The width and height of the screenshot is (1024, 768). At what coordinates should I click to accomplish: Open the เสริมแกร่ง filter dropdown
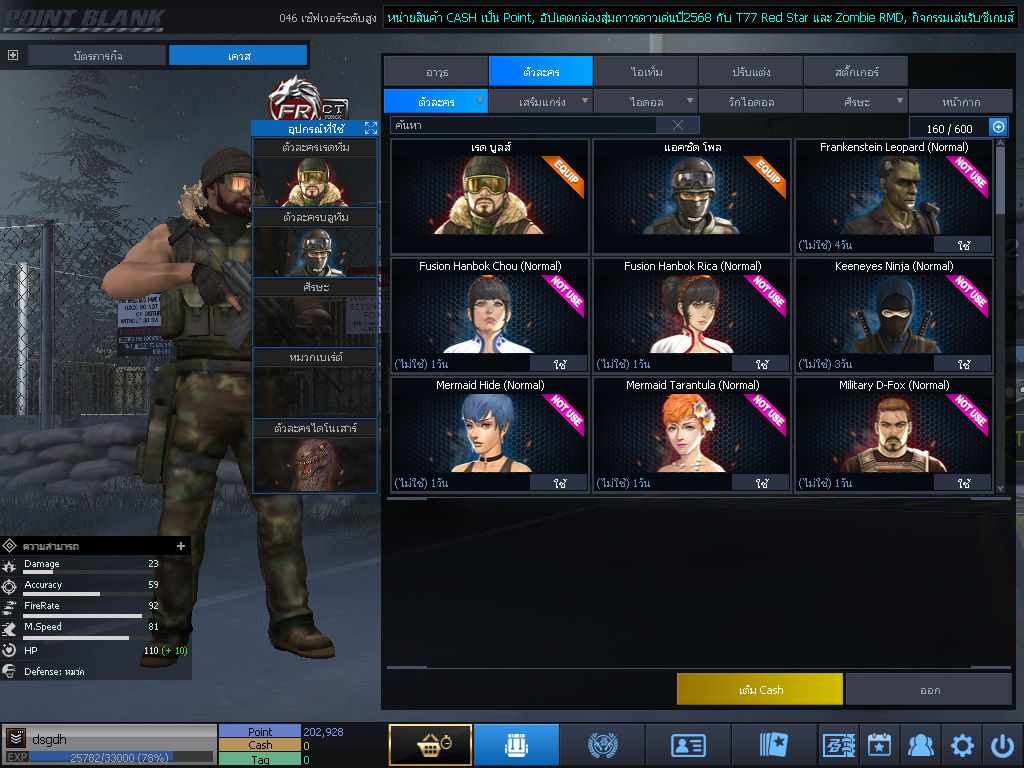tap(542, 101)
